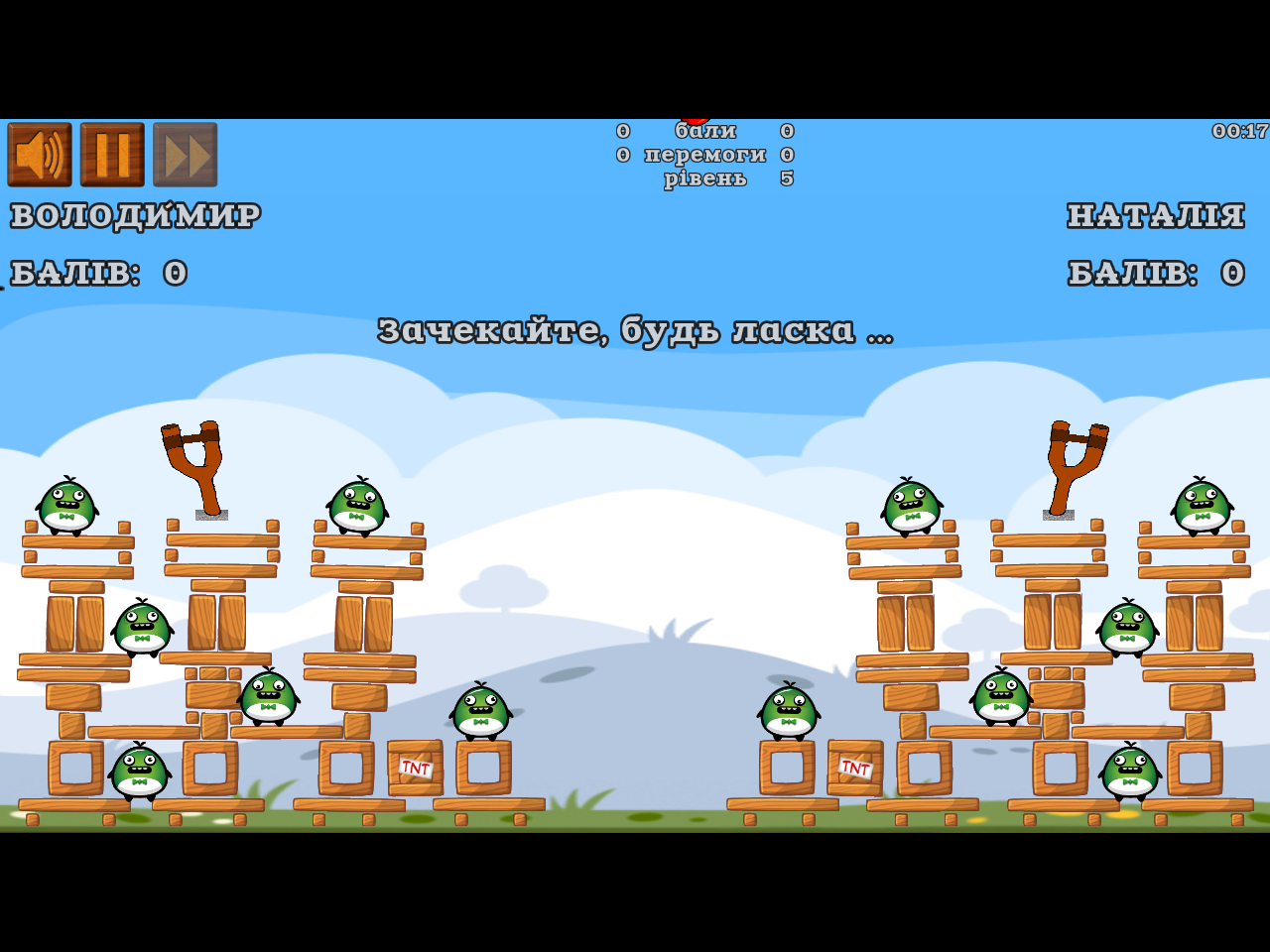
Task: Pause the game with the pause button
Action: tap(112, 155)
